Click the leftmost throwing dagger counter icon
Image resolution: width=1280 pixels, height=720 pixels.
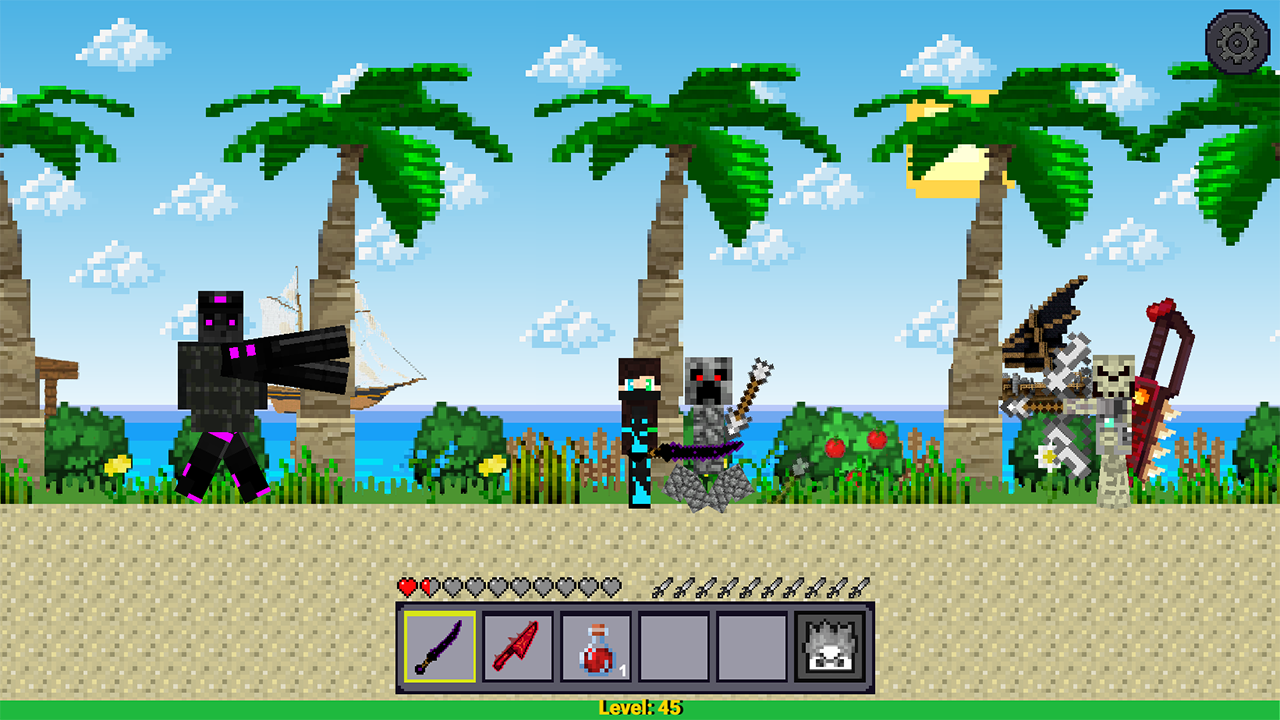pyautogui.click(x=661, y=588)
